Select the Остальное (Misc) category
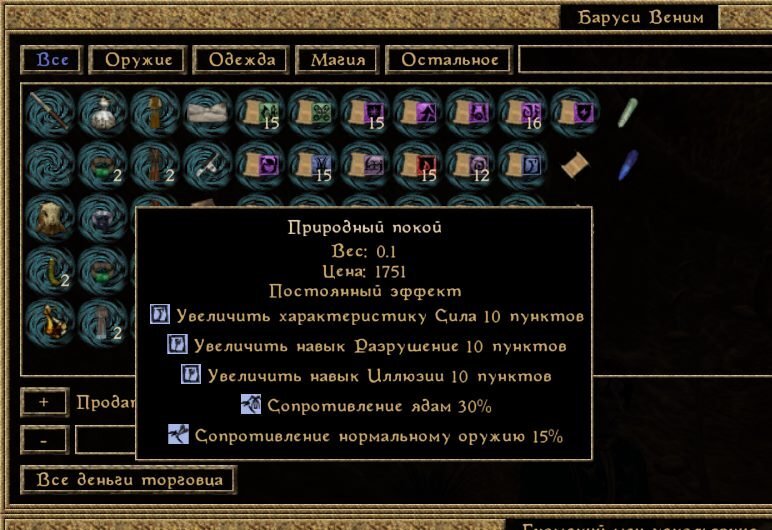Screen dimensions: 772x530 [x=449, y=60]
